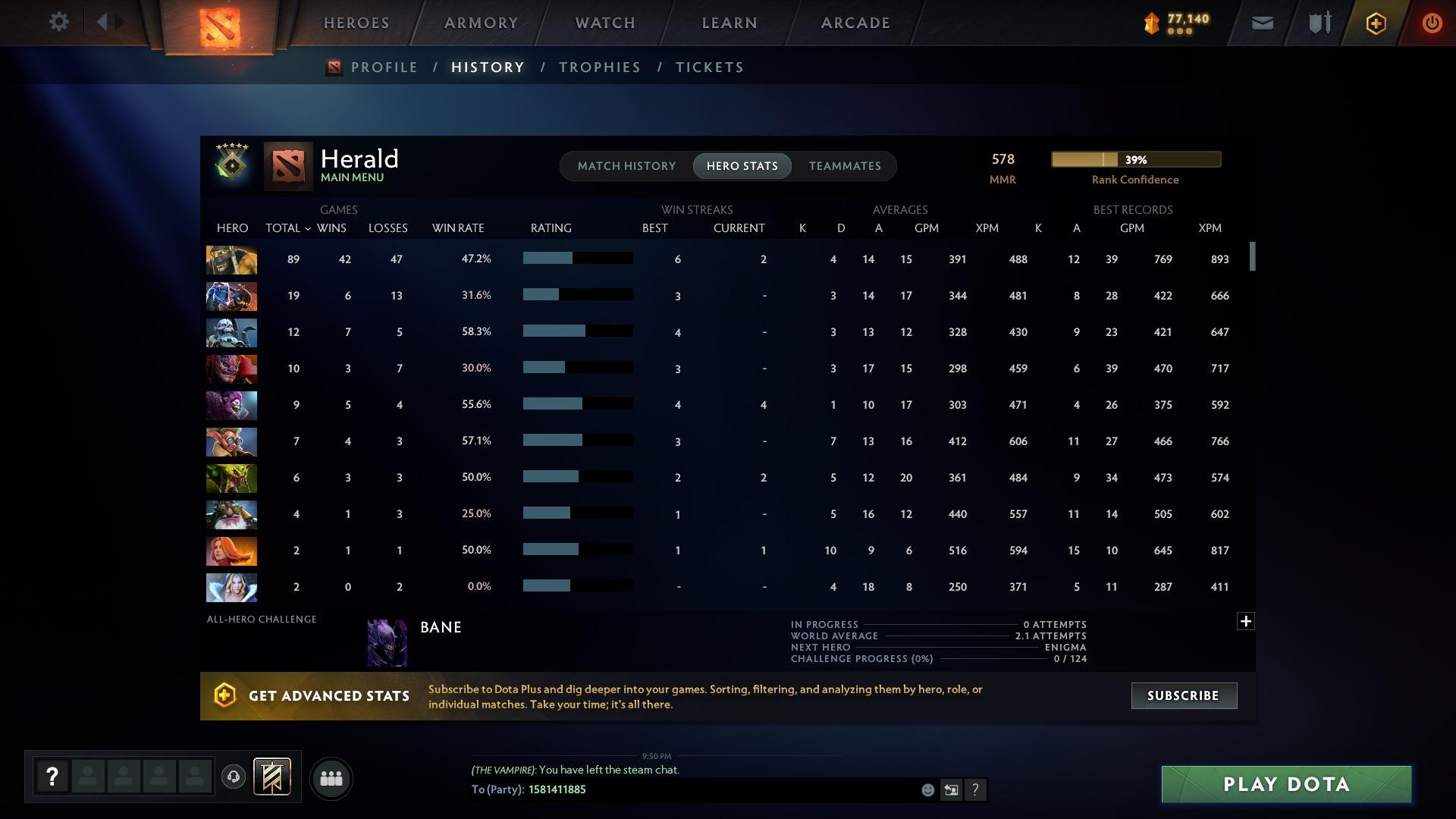This screenshot has width=1456, height=819.
Task: Open the emoticon picker in chat
Action: (x=927, y=790)
